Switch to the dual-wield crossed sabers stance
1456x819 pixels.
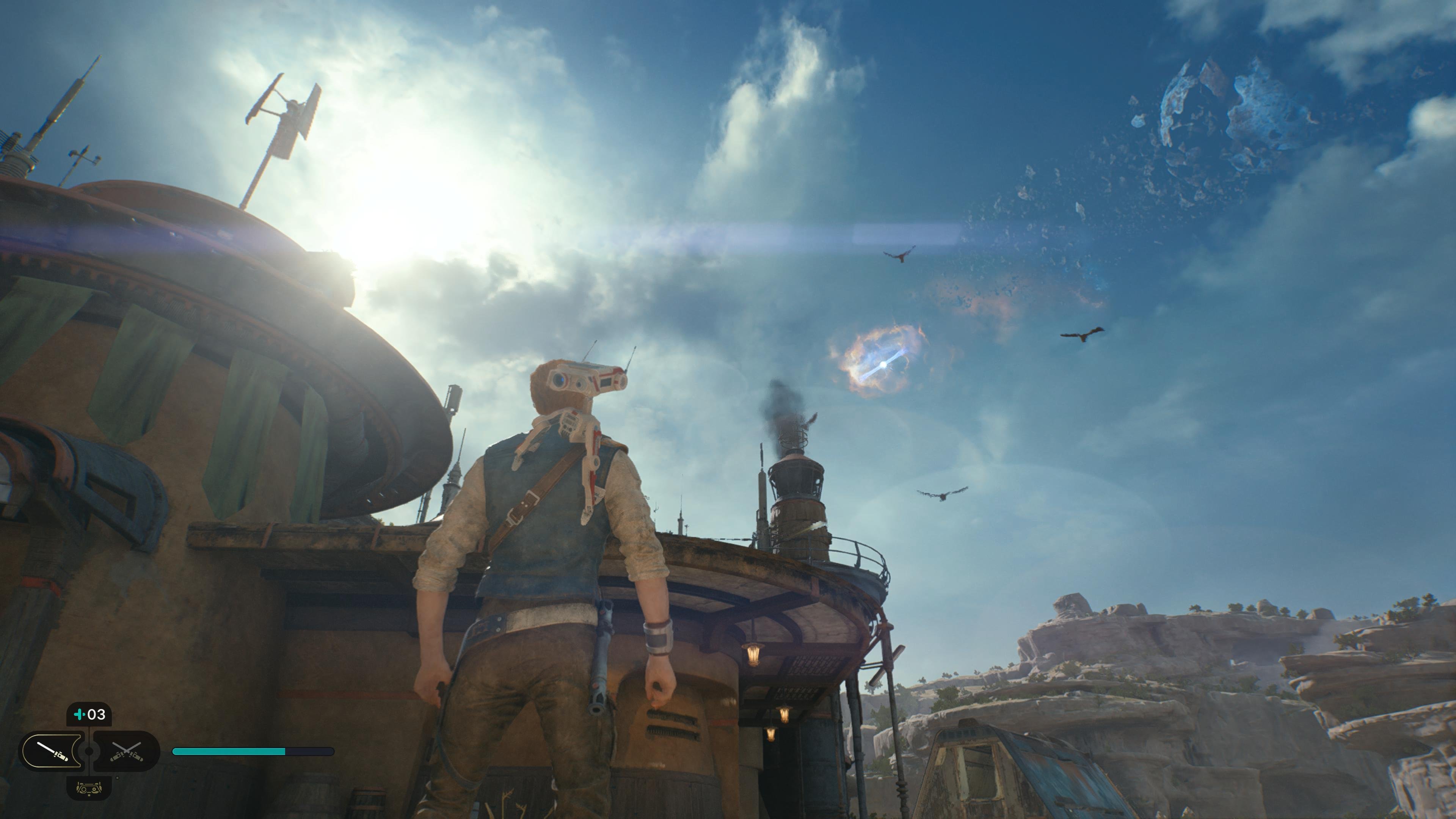tap(127, 751)
